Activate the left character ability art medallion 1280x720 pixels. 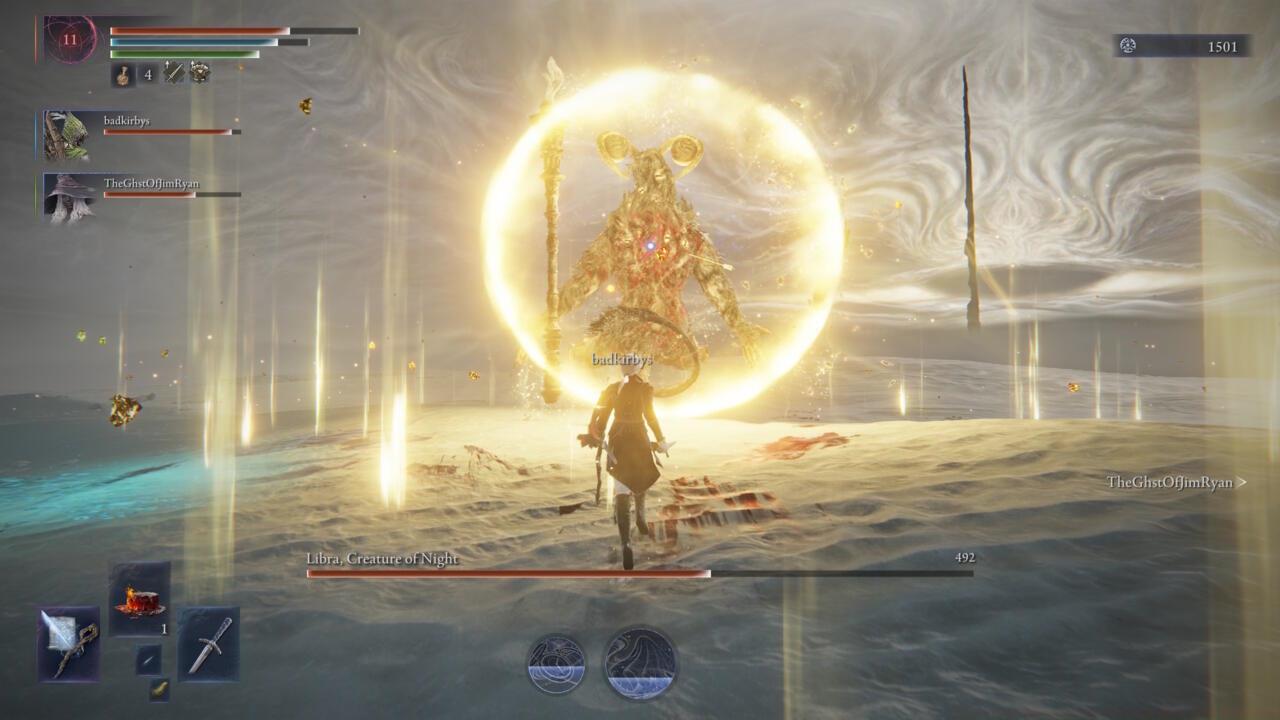point(556,660)
